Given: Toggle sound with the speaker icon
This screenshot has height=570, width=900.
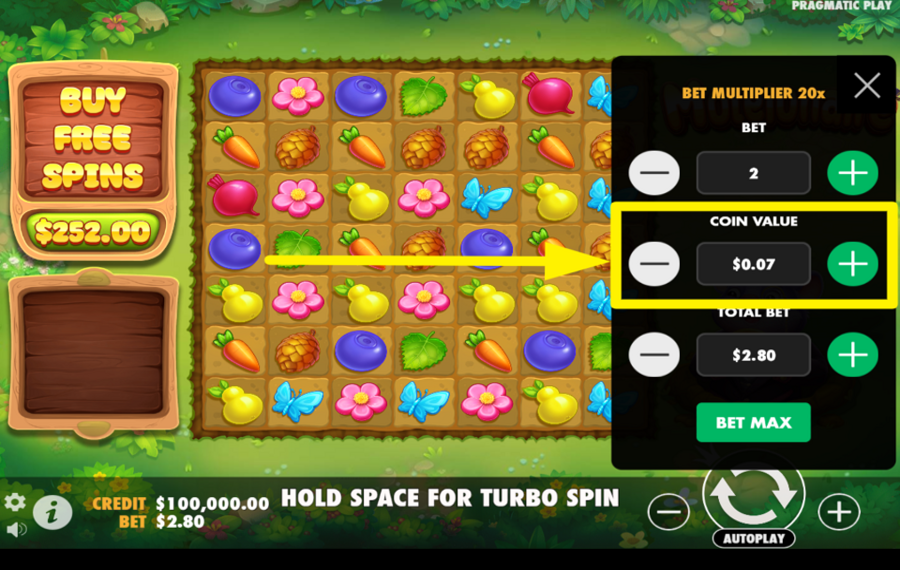Looking at the screenshot, I should (15, 528).
